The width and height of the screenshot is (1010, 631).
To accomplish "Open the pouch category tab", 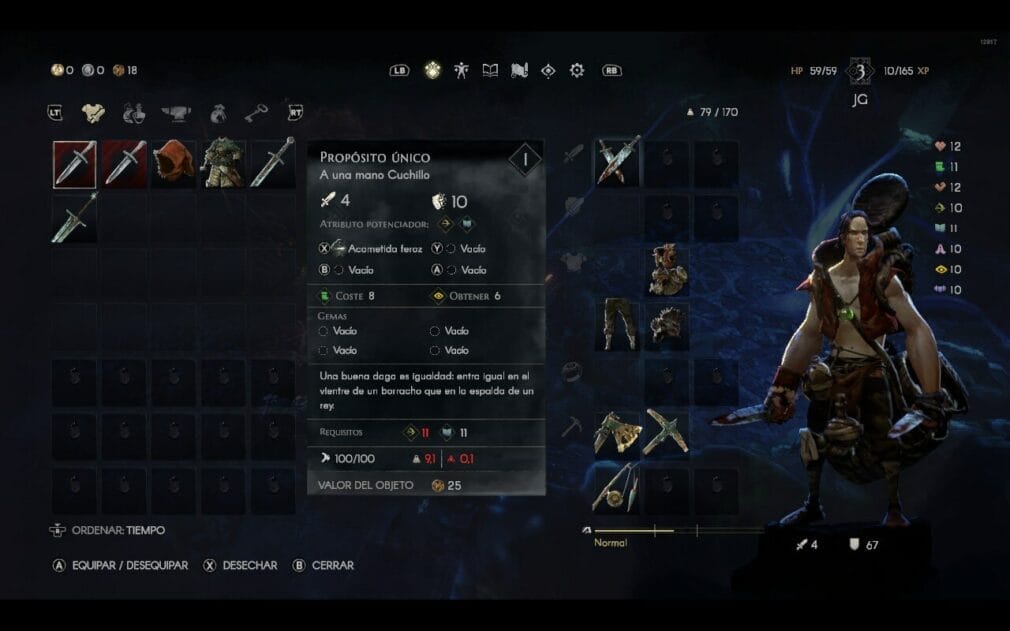I will 217,113.
